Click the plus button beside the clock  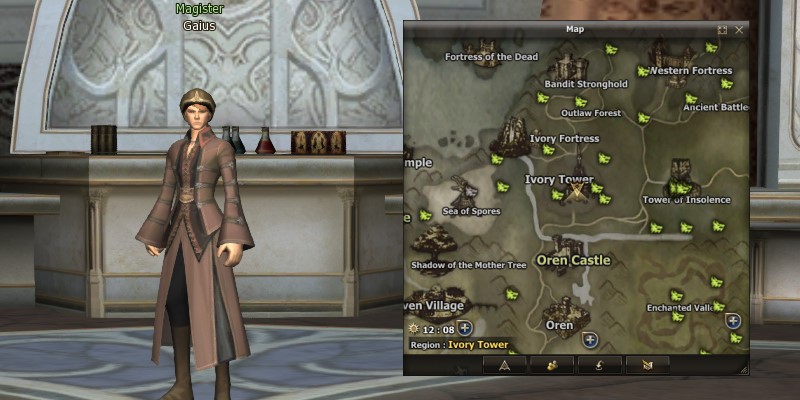coord(466,328)
